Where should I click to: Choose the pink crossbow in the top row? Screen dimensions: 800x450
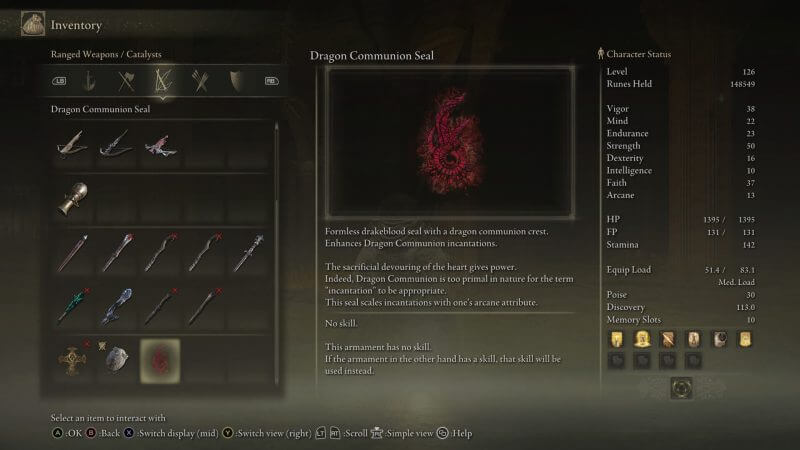pos(160,146)
